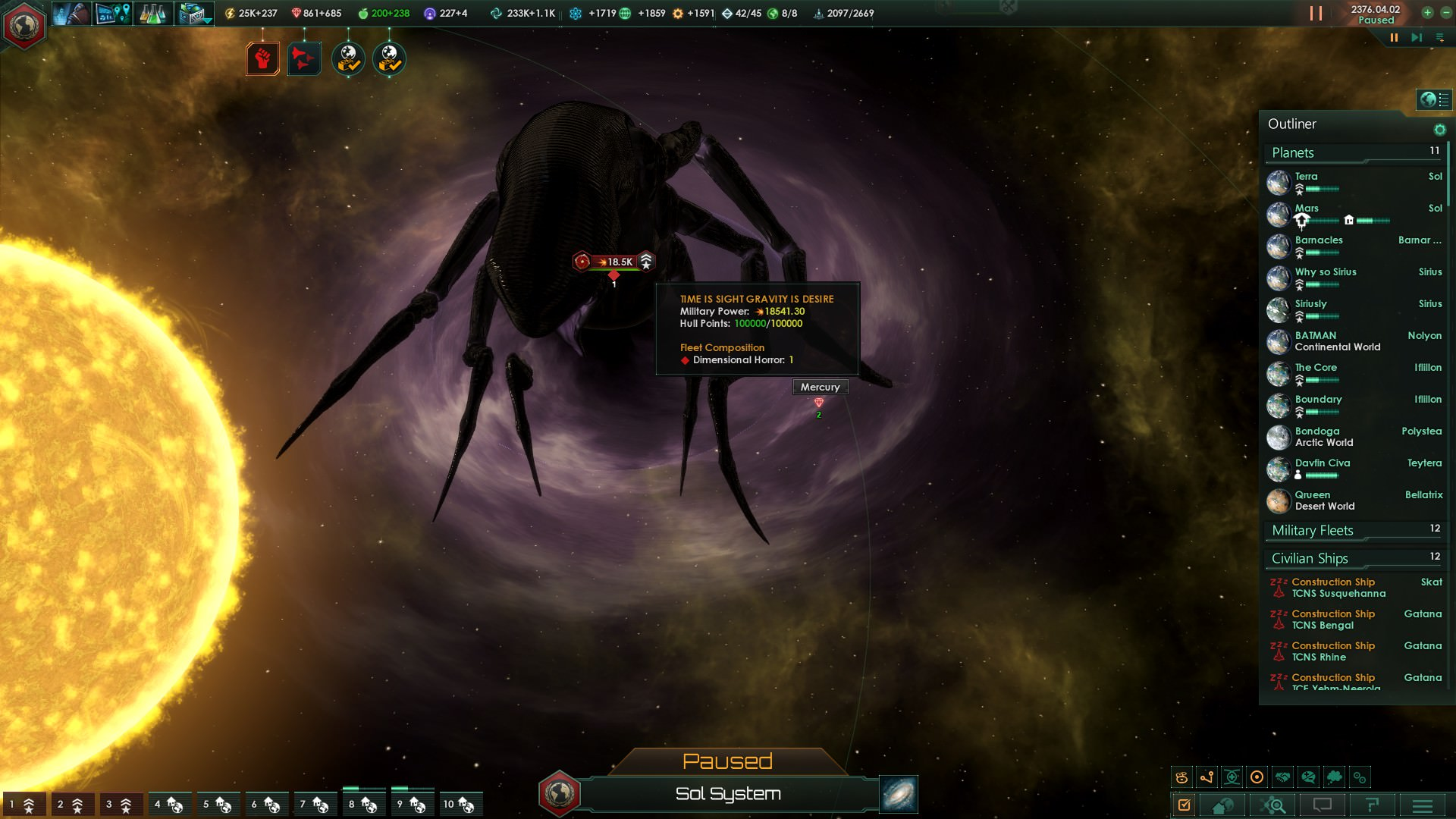Viewport: 1456px width, 819px height.
Task: Select control group 1 fleet shortcut
Action: pos(22,805)
